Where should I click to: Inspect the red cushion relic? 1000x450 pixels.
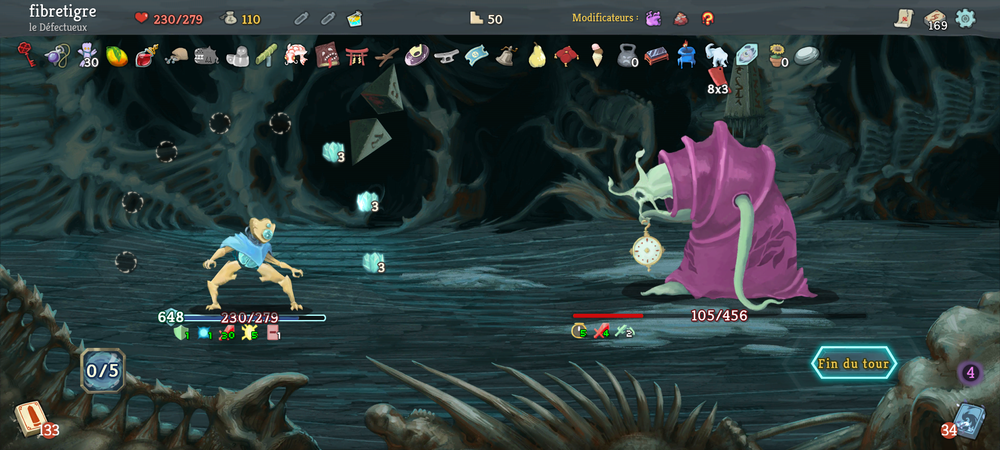coord(566,55)
